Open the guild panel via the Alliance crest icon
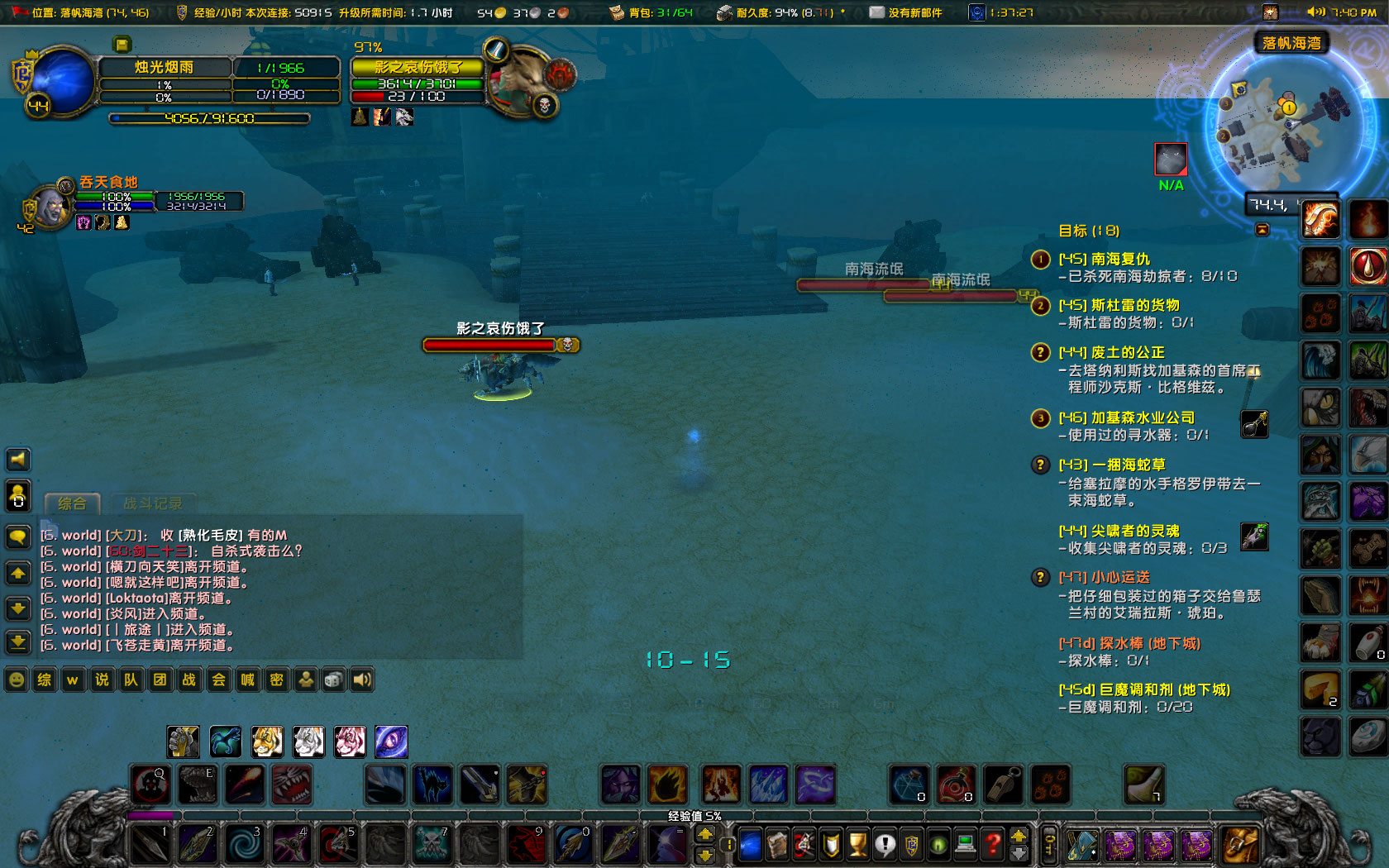1389x868 pixels. tap(911, 845)
